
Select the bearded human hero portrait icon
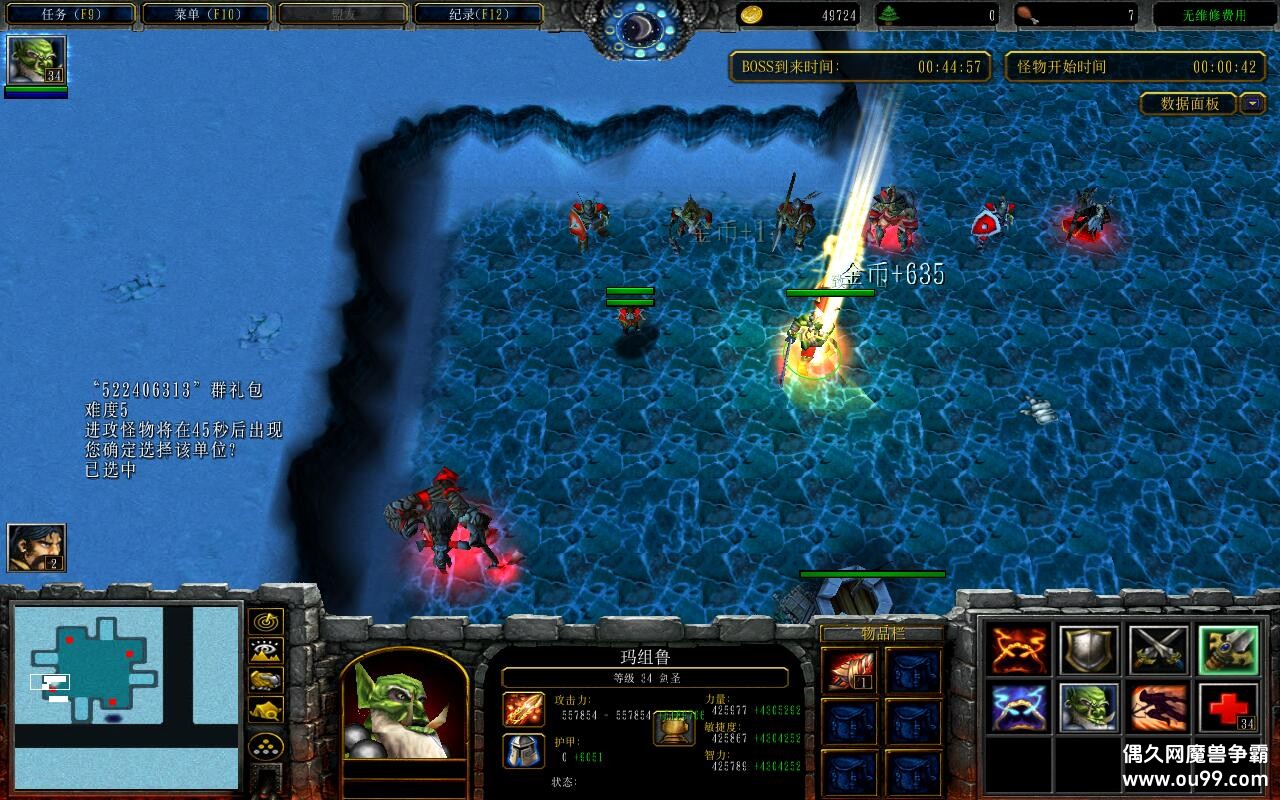[x=36, y=548]
